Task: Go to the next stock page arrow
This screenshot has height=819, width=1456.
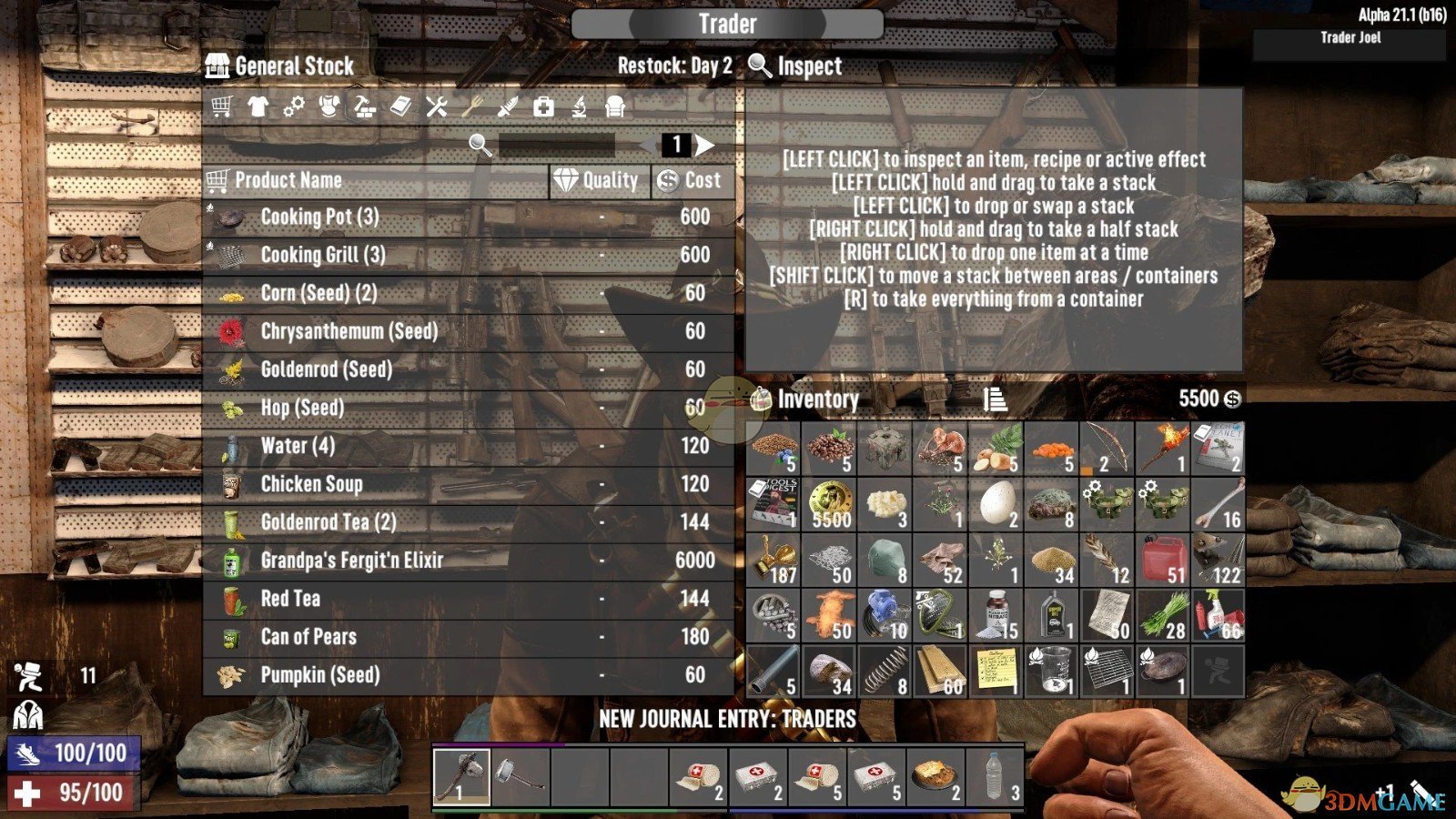Action: click(x=705, y=145)
